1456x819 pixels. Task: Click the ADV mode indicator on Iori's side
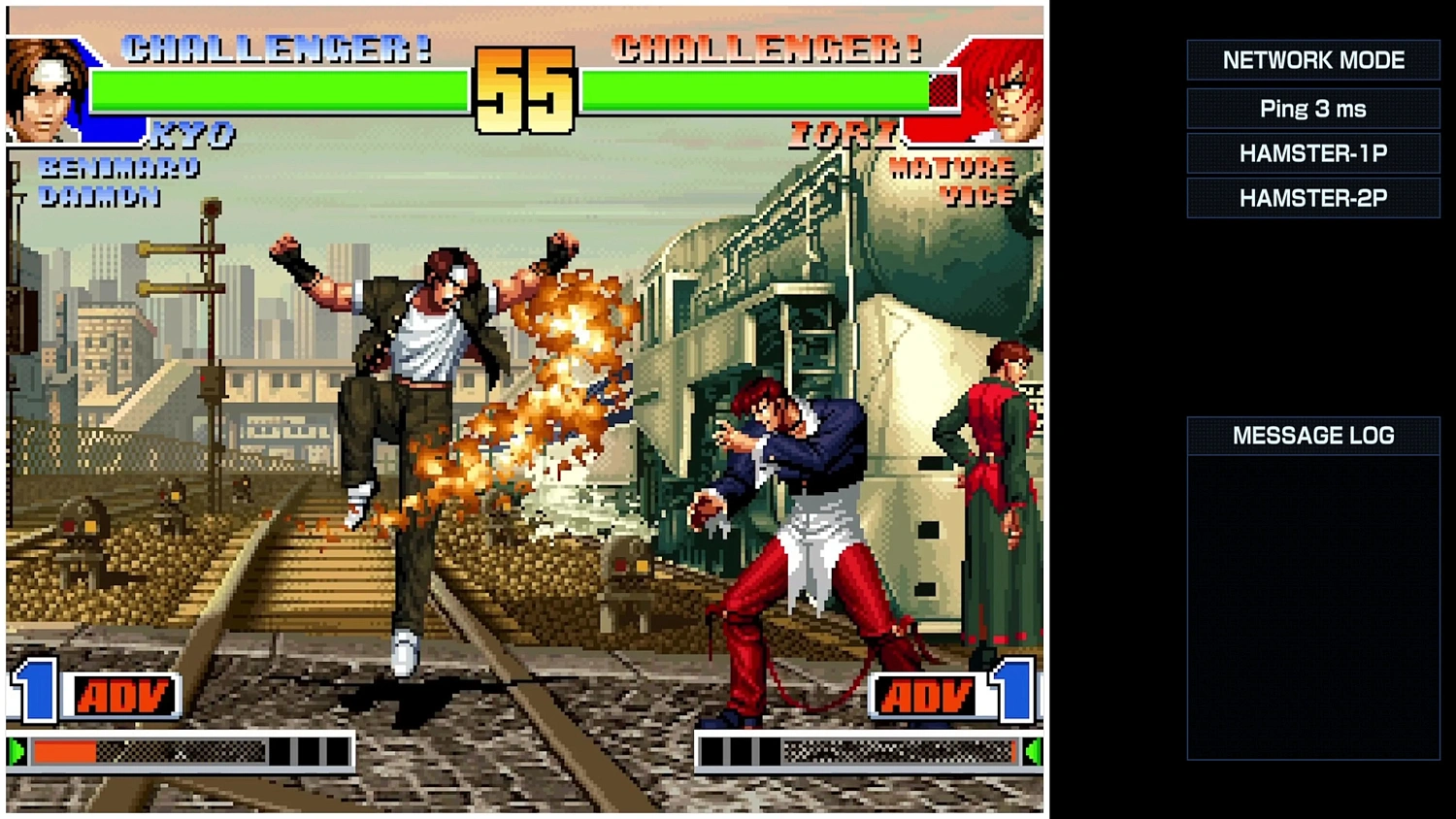[x=927, y=695]
